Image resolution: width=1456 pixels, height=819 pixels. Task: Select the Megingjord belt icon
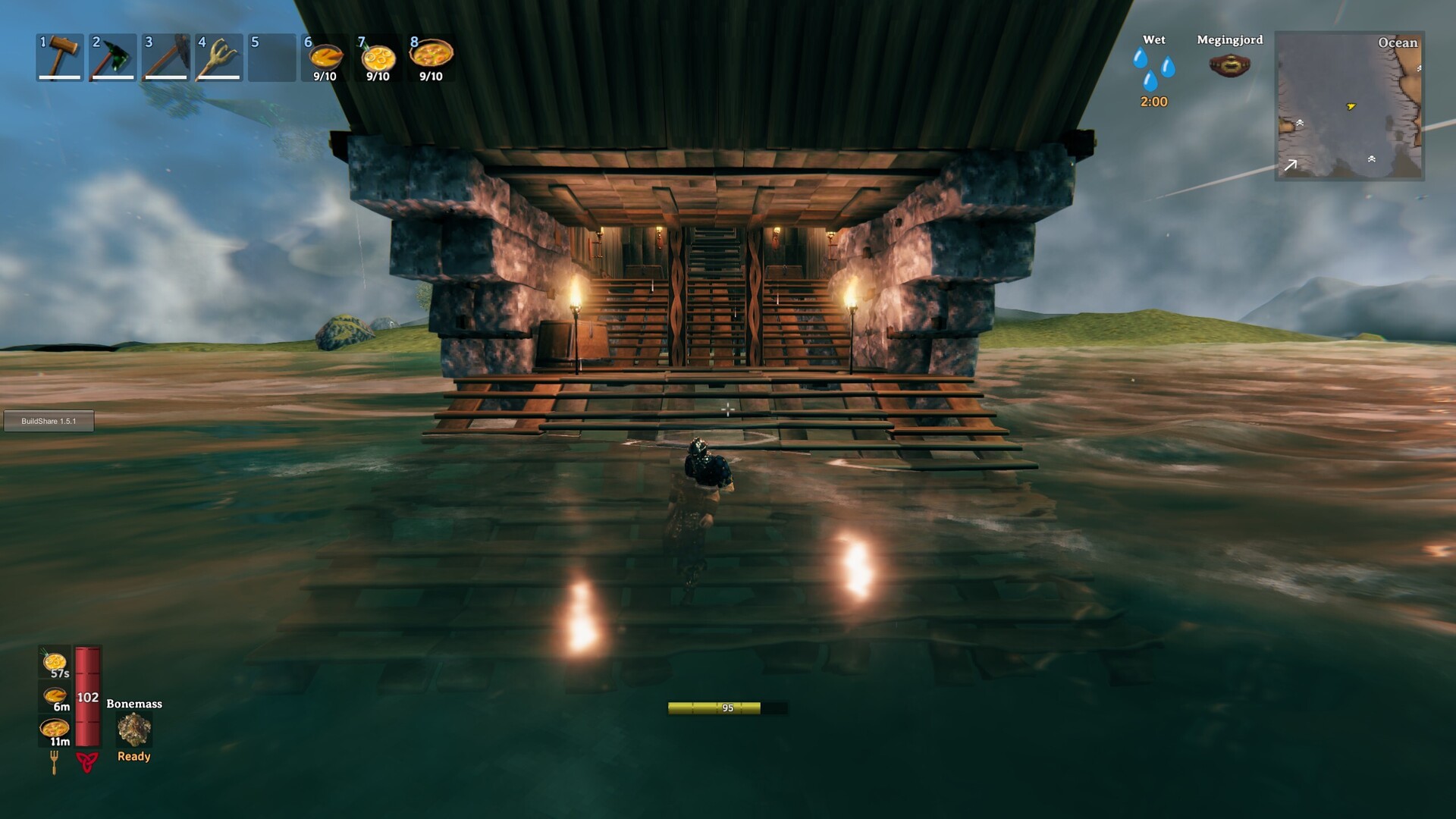point(1228,64)
